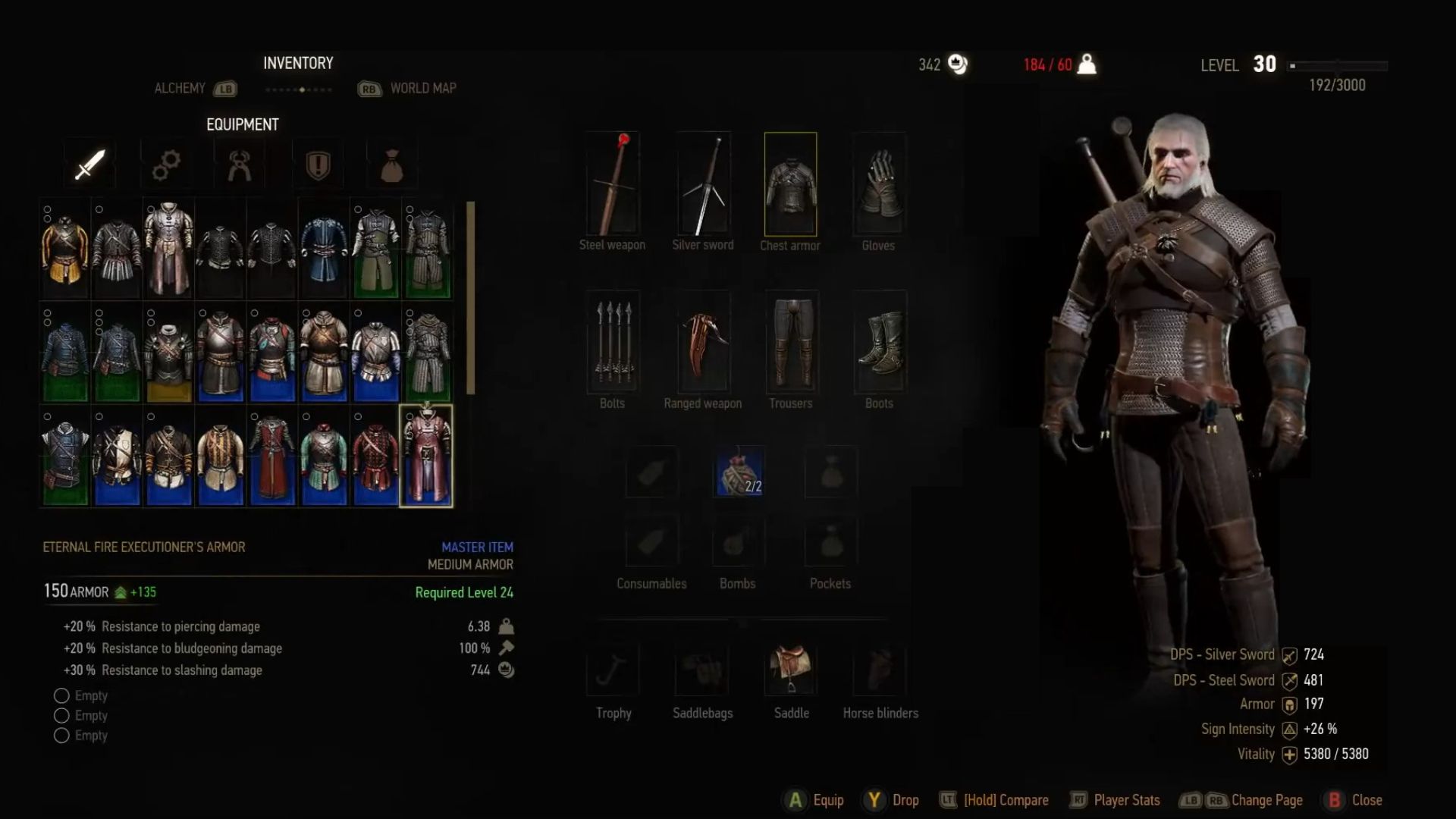Screen dimensions: 1456x819
Task: Select the alchemy ingredients category icon
Action: coord(240,163)
